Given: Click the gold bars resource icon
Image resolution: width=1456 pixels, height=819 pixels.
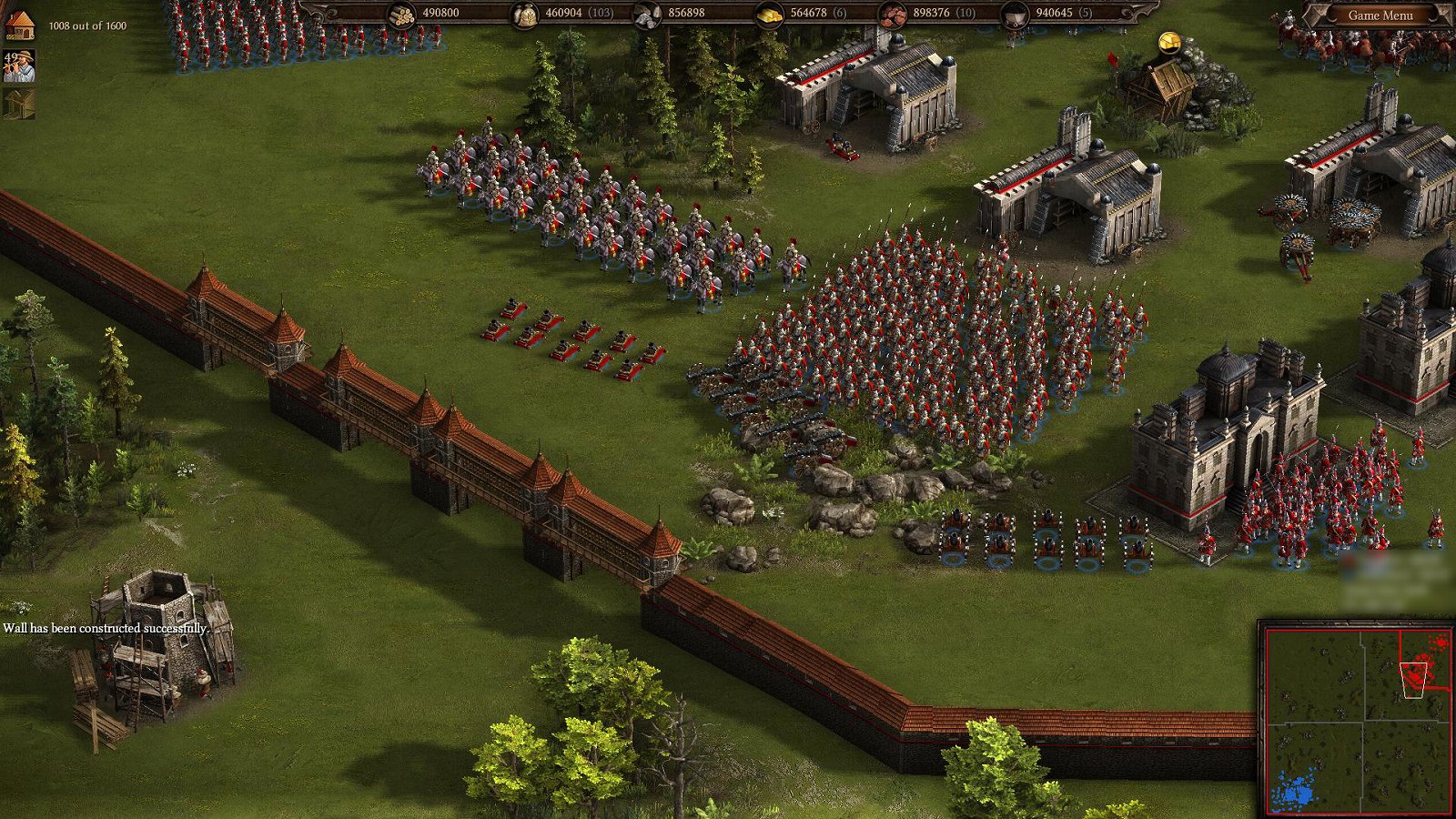Looking at the screenshot, I should [770, 14].
